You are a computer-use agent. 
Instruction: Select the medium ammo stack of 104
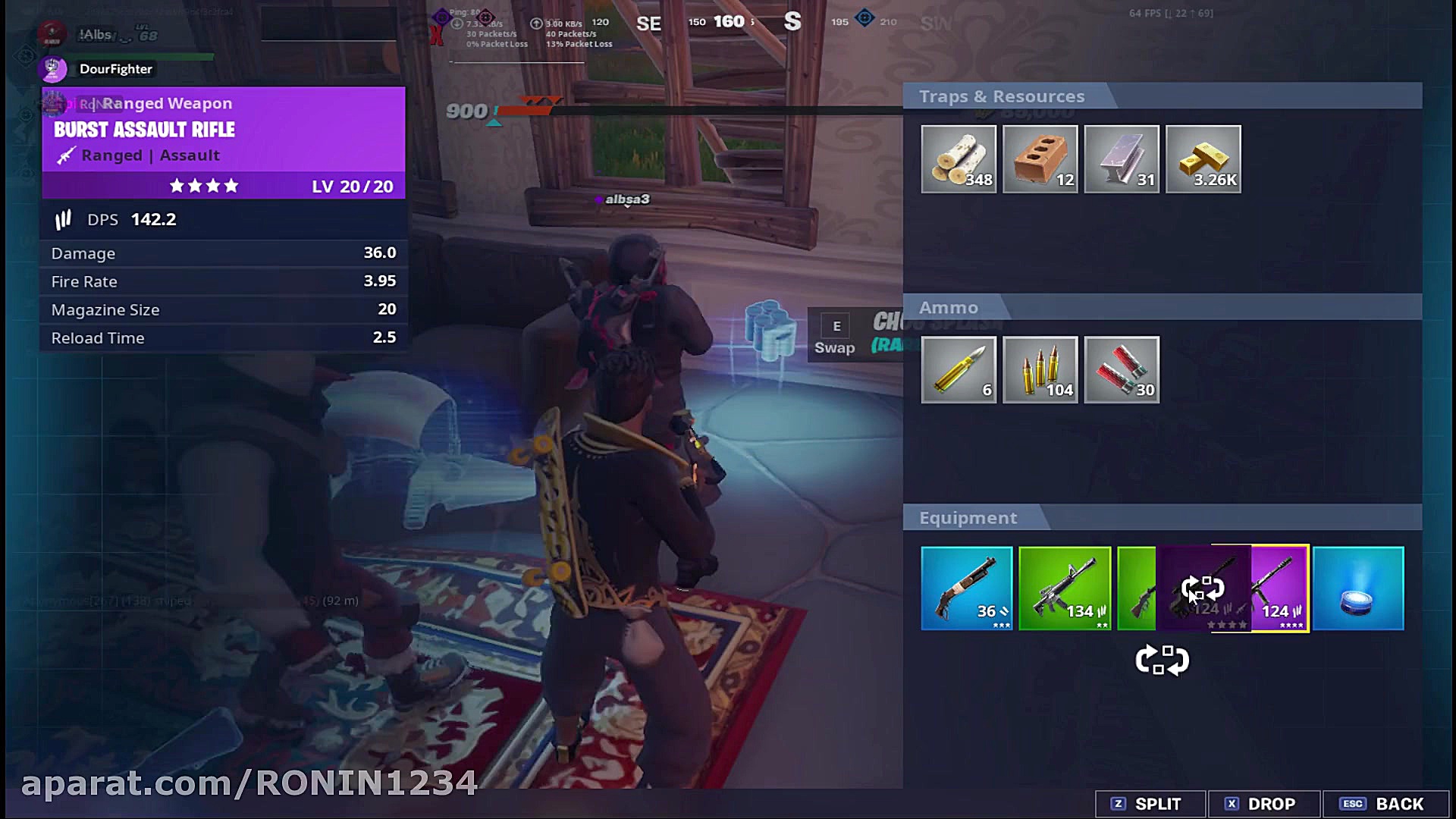1040,369
